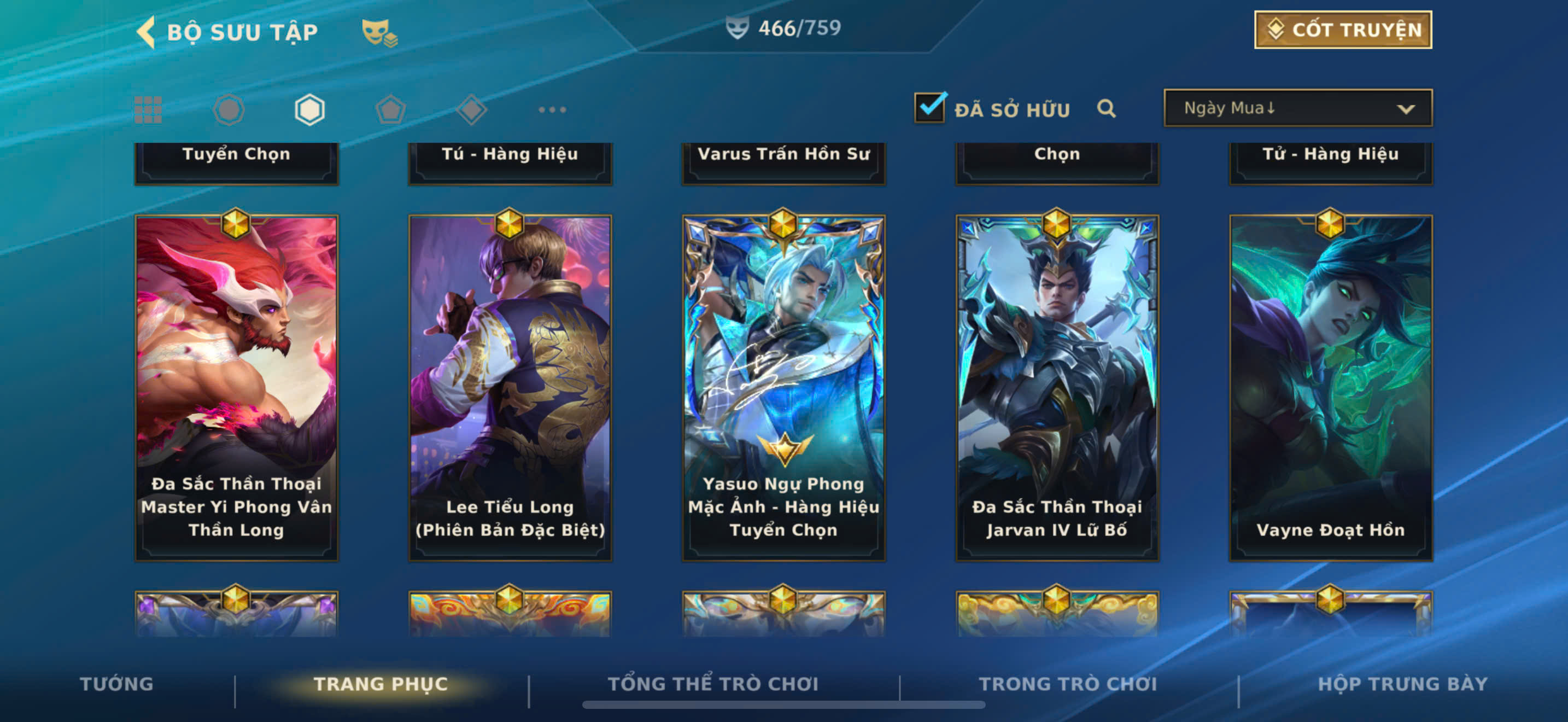
Task: Expand the Ngày Mua sort dropdown
Action: pyautogui.click(x=1297, y=108)
